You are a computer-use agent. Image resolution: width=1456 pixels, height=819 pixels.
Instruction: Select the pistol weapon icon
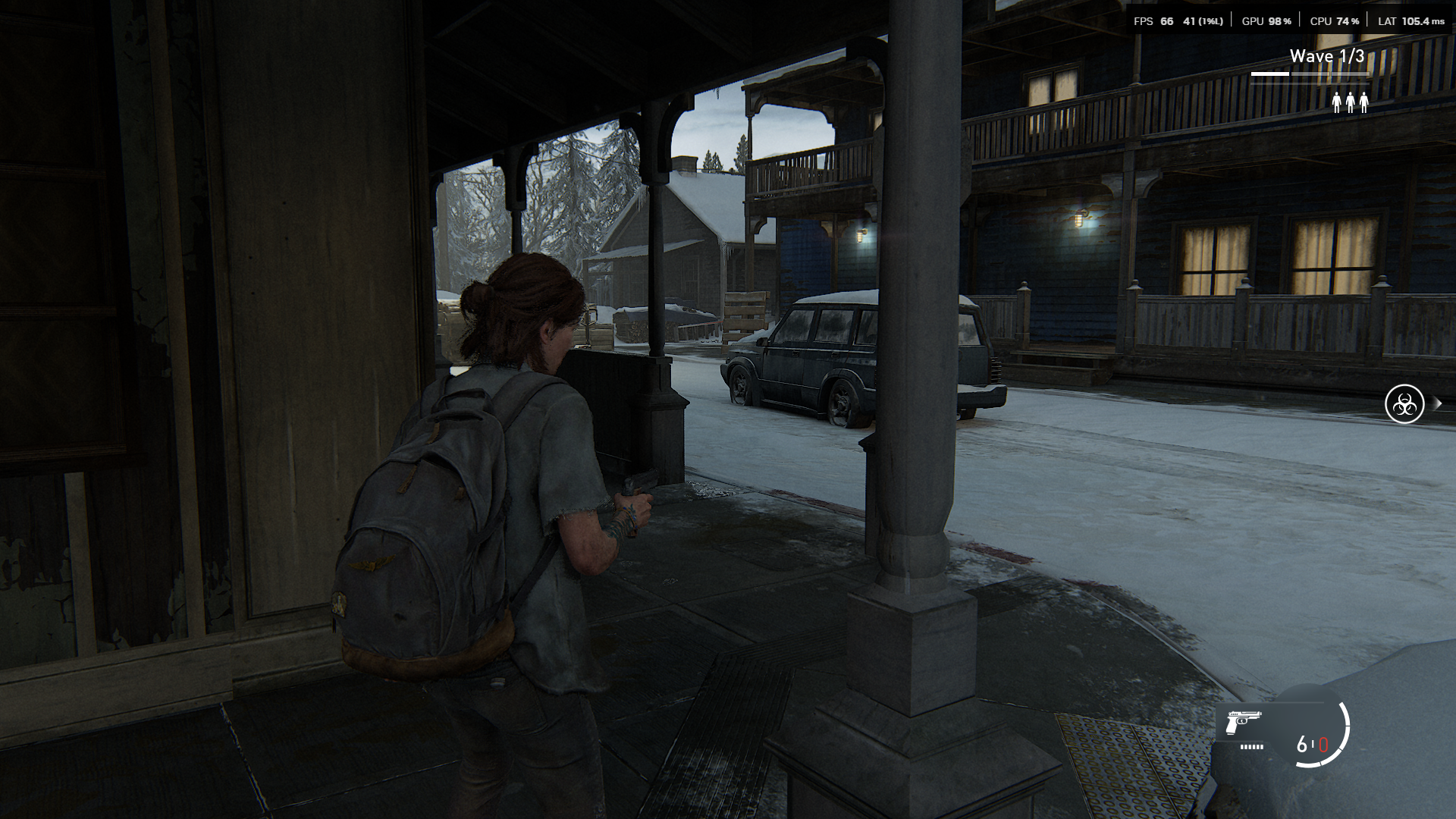click(x=1244, y=723)
